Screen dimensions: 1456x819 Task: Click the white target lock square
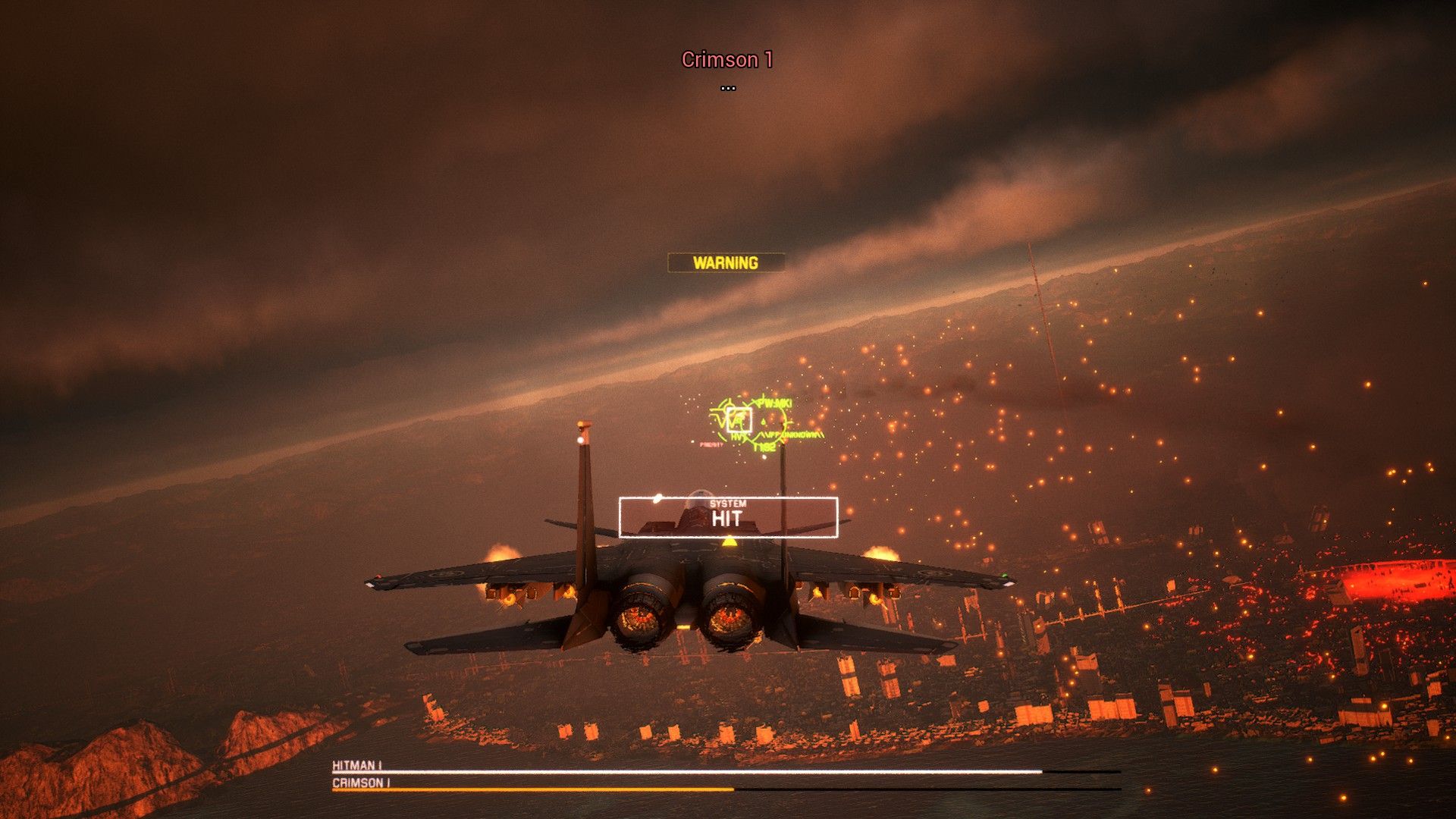coord(739,420)
